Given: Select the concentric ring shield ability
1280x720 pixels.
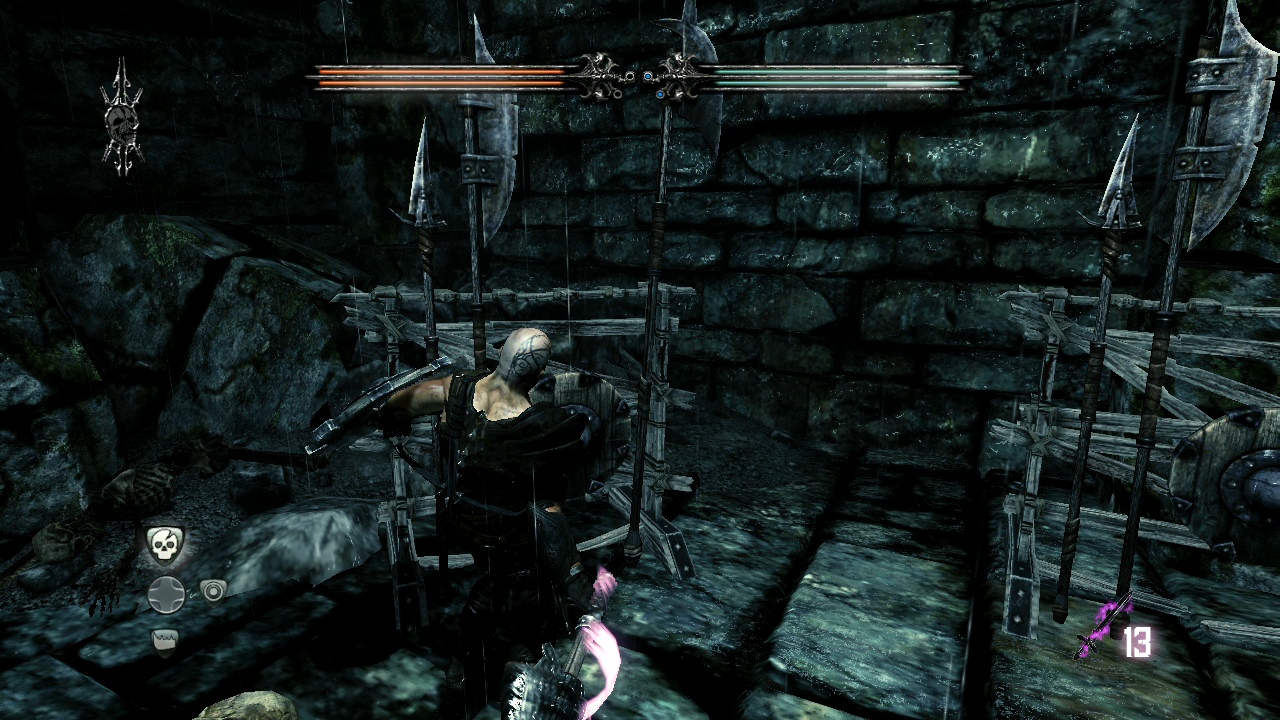Looking at the screenshot, I should 213,592.
